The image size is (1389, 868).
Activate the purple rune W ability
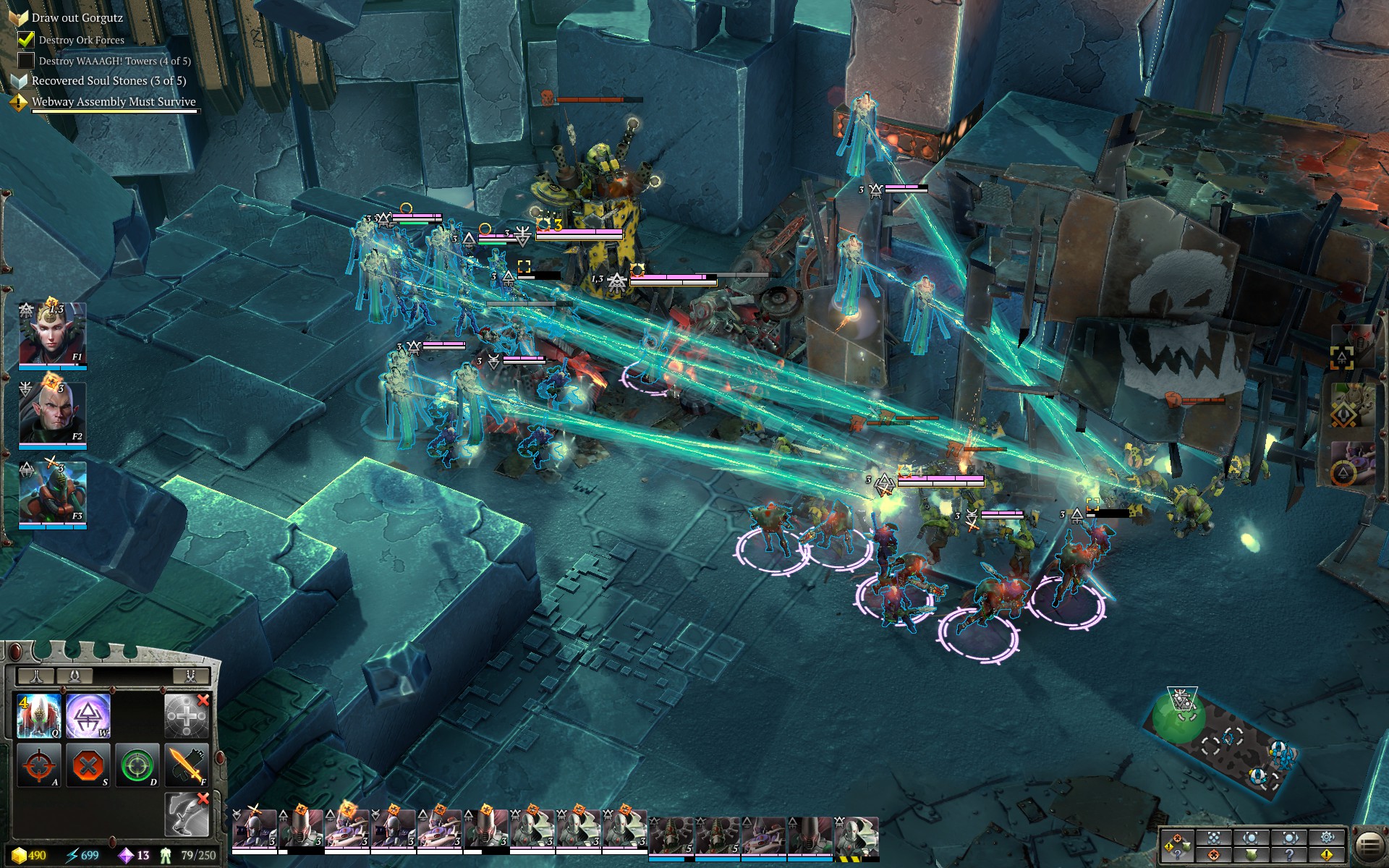click(88, 715)
